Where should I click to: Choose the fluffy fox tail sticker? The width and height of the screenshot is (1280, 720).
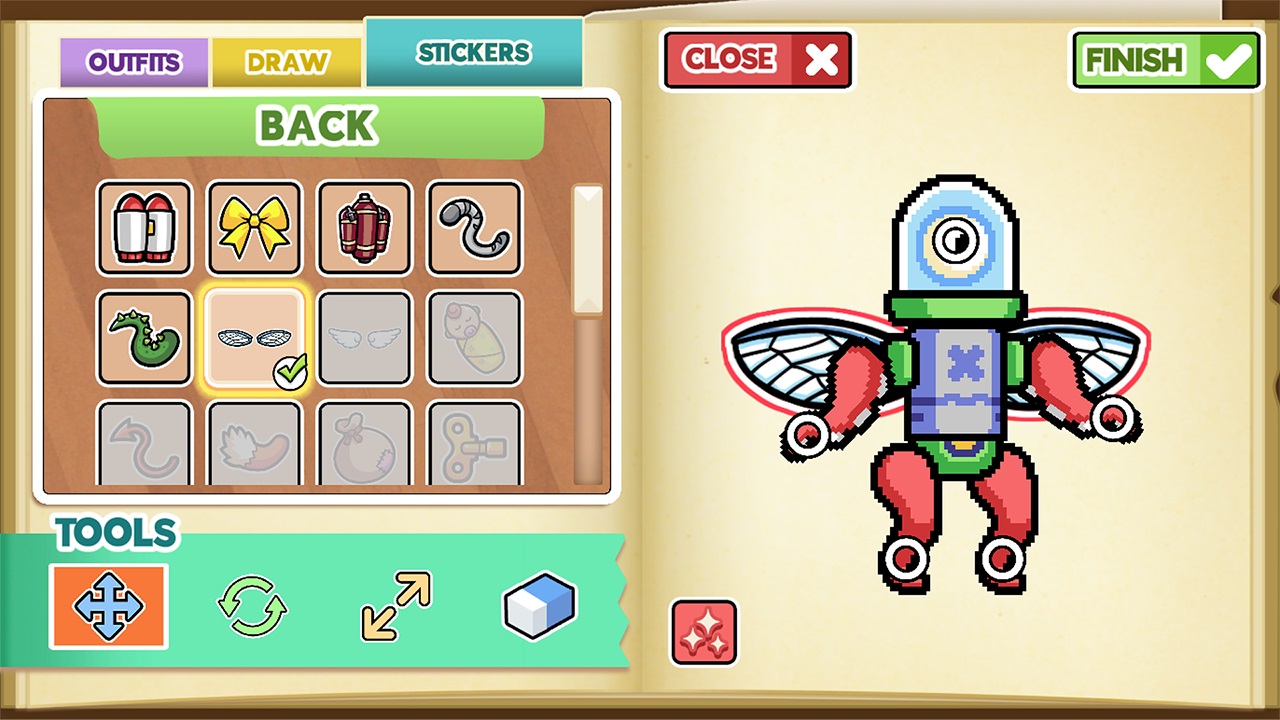click(x=254, y=445)
